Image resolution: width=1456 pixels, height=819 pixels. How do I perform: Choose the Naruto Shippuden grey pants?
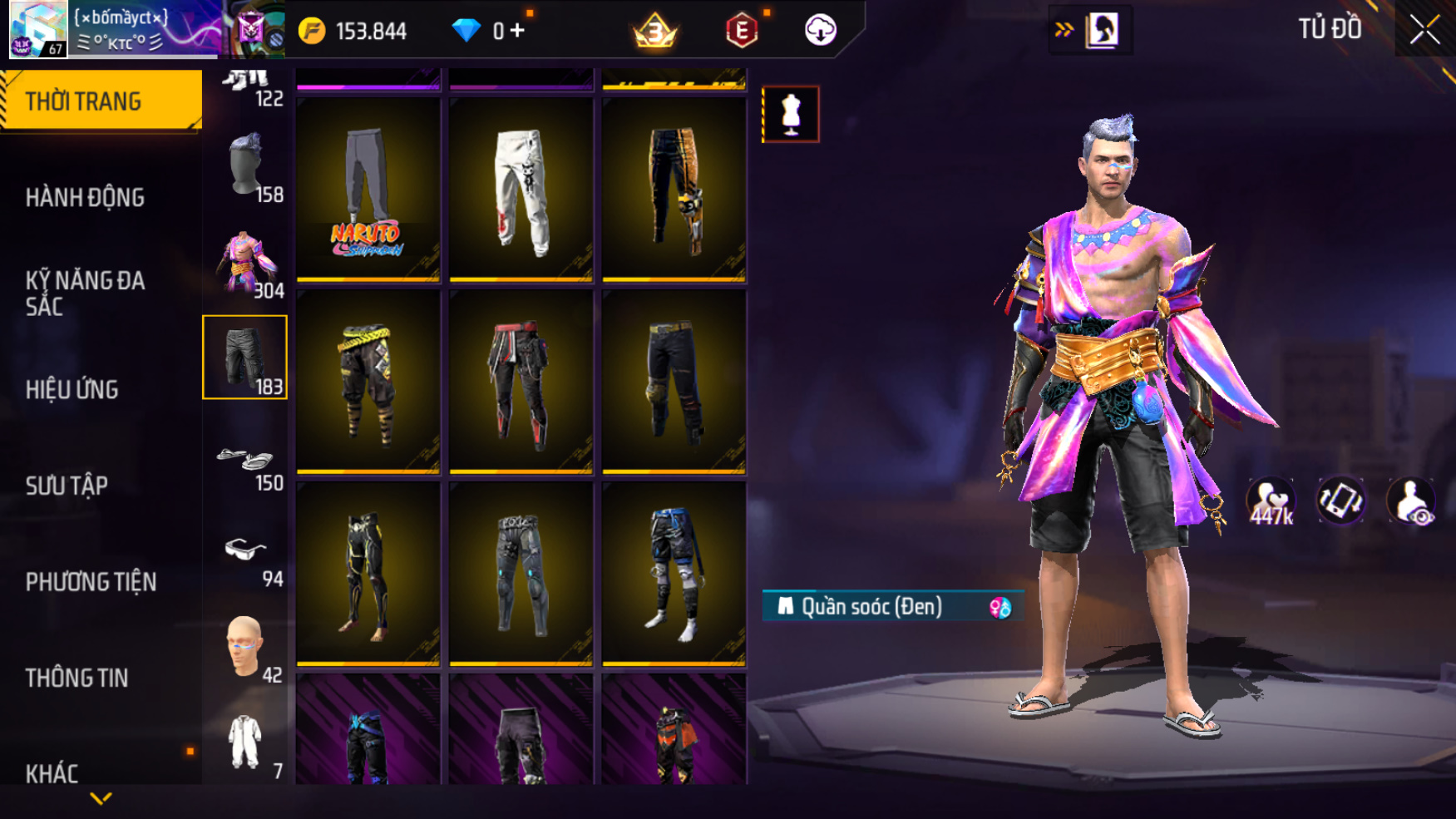tap(368, 190)
